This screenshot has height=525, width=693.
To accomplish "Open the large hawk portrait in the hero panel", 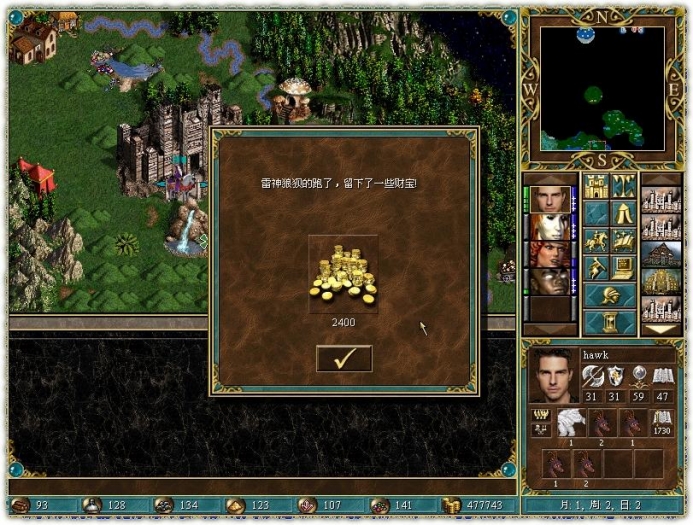I will (551, 375).
